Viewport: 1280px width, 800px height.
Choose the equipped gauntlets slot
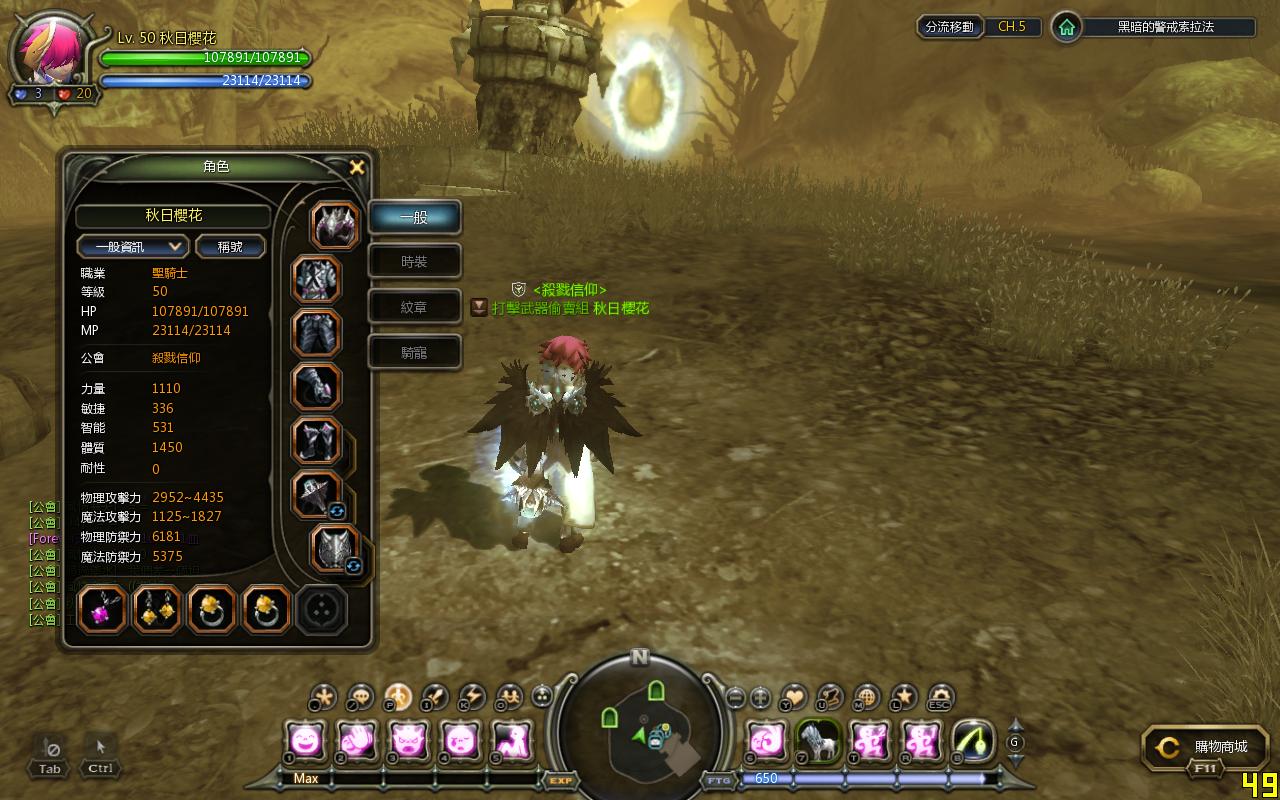pos(317,387)
